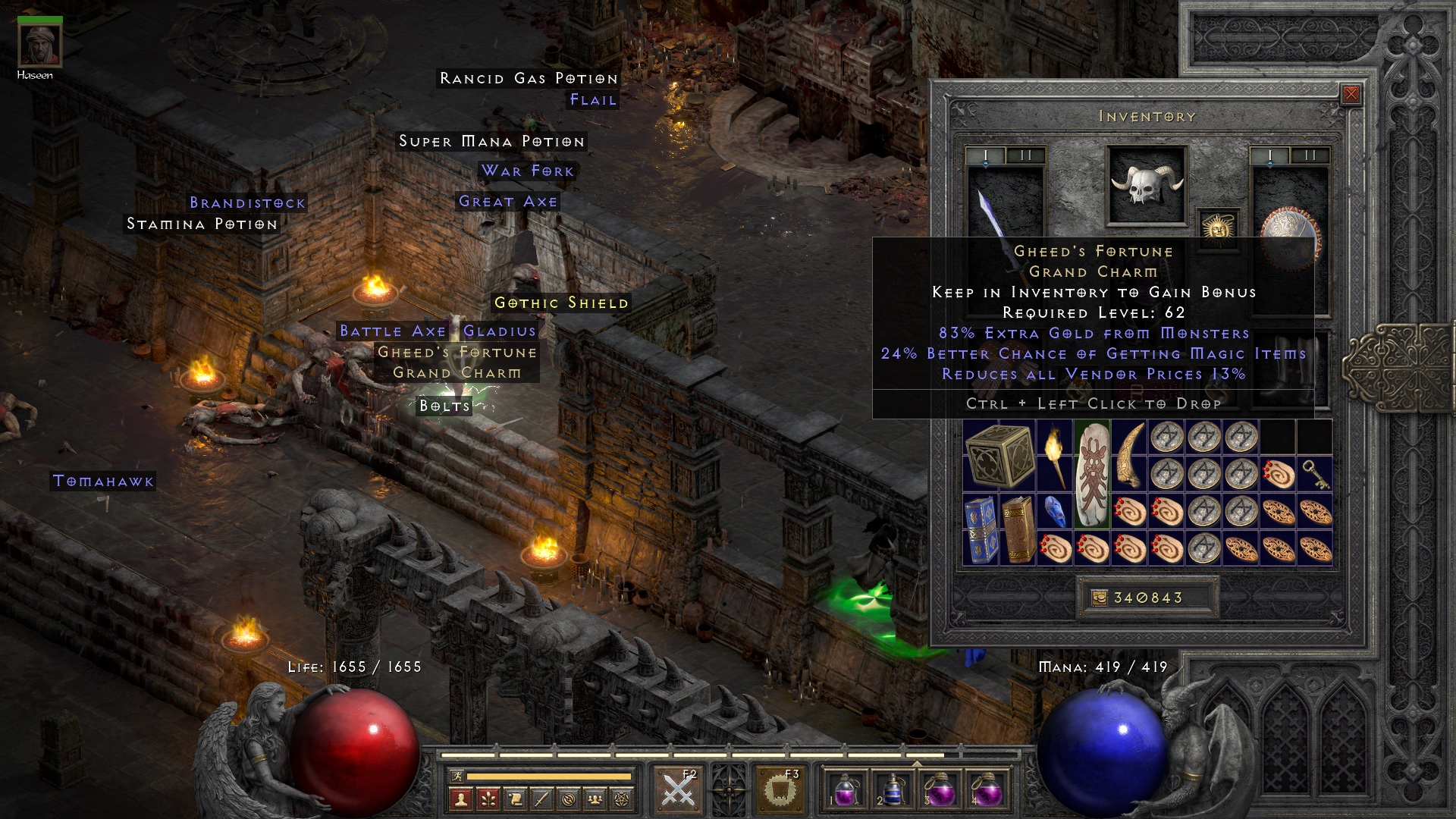1456x819 pixels.
Task: Close the Inventory panel
Action: pos(1351,94)
